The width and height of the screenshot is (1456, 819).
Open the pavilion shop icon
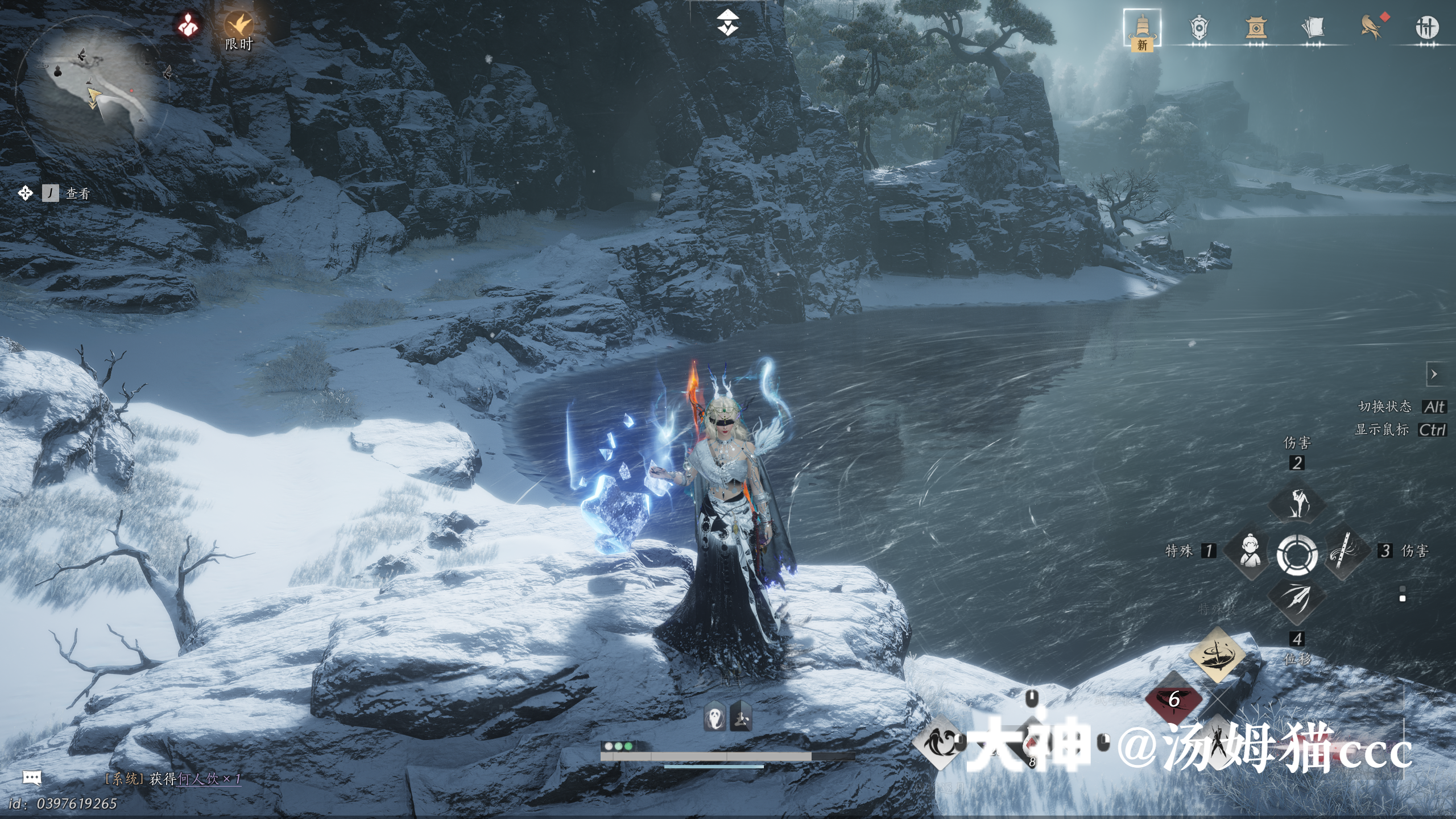pyautogui.click(x=1256, y=28)
